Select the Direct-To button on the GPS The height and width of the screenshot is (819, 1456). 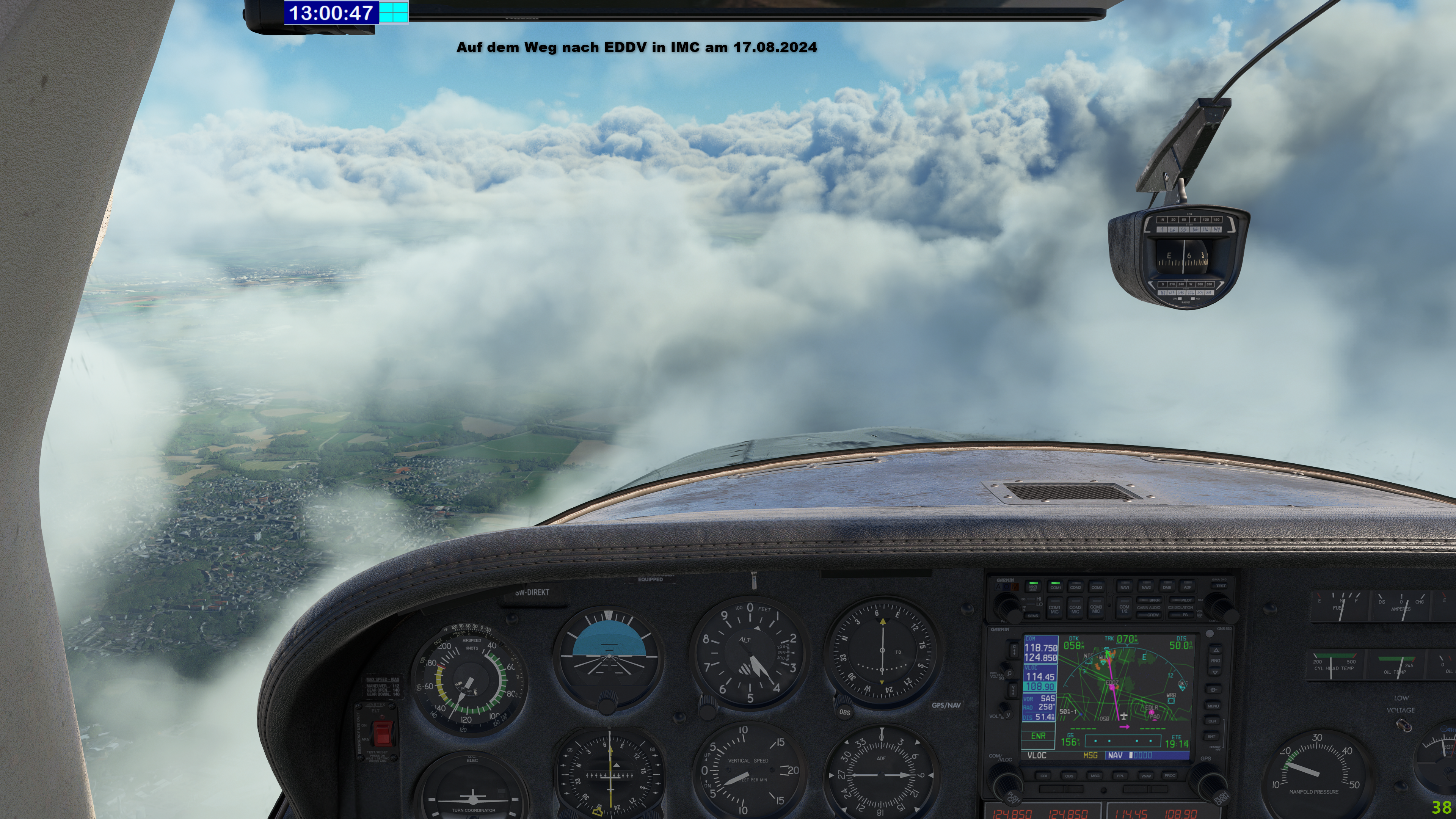pos(1213,690)
